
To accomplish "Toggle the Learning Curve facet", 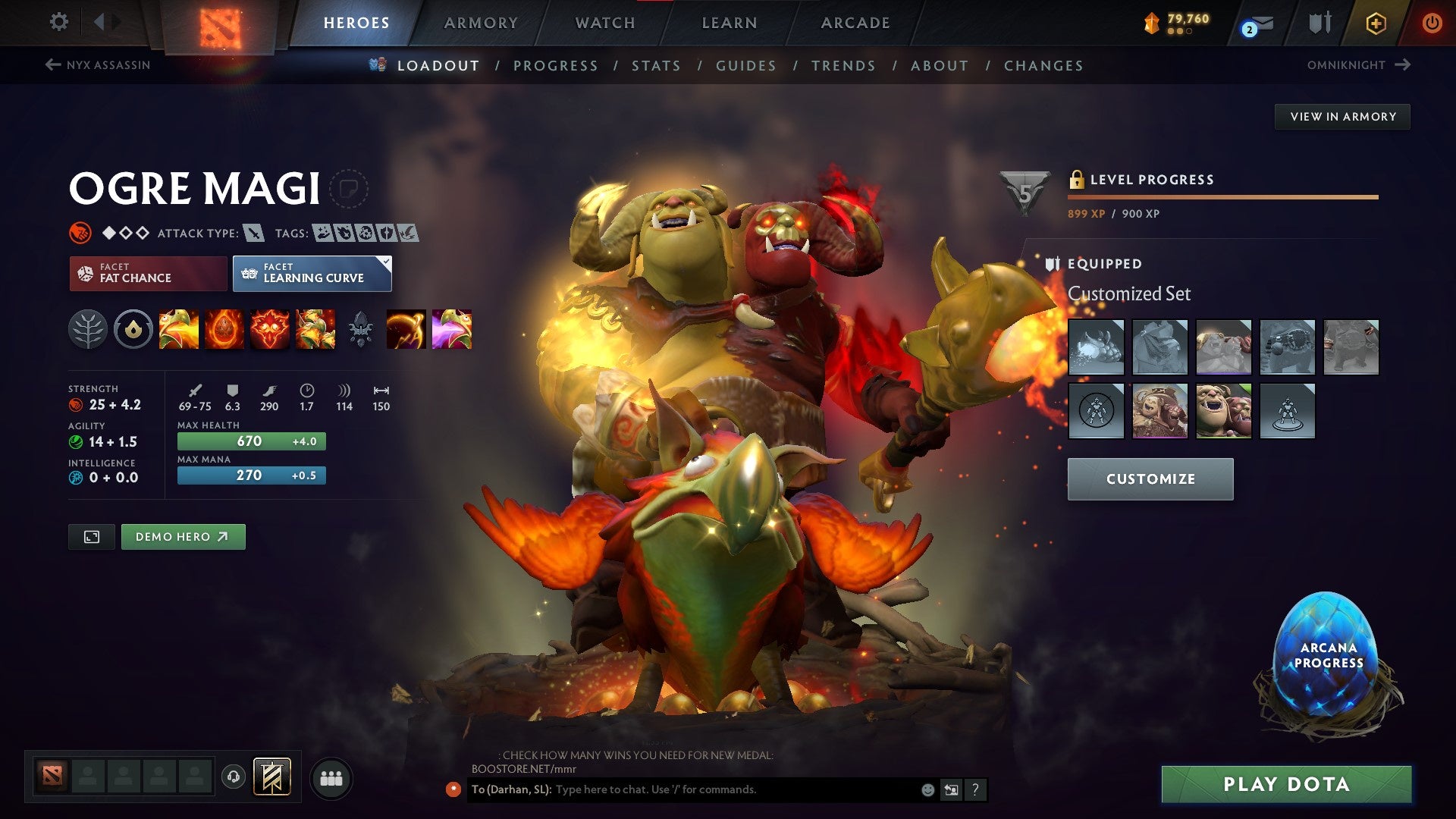I will click(x=312, y=273).
